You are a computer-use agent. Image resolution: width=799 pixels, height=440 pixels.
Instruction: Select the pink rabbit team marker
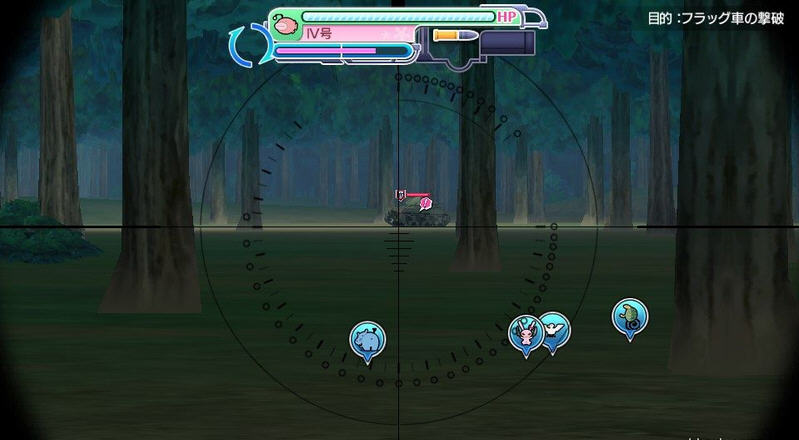(523, 333)
